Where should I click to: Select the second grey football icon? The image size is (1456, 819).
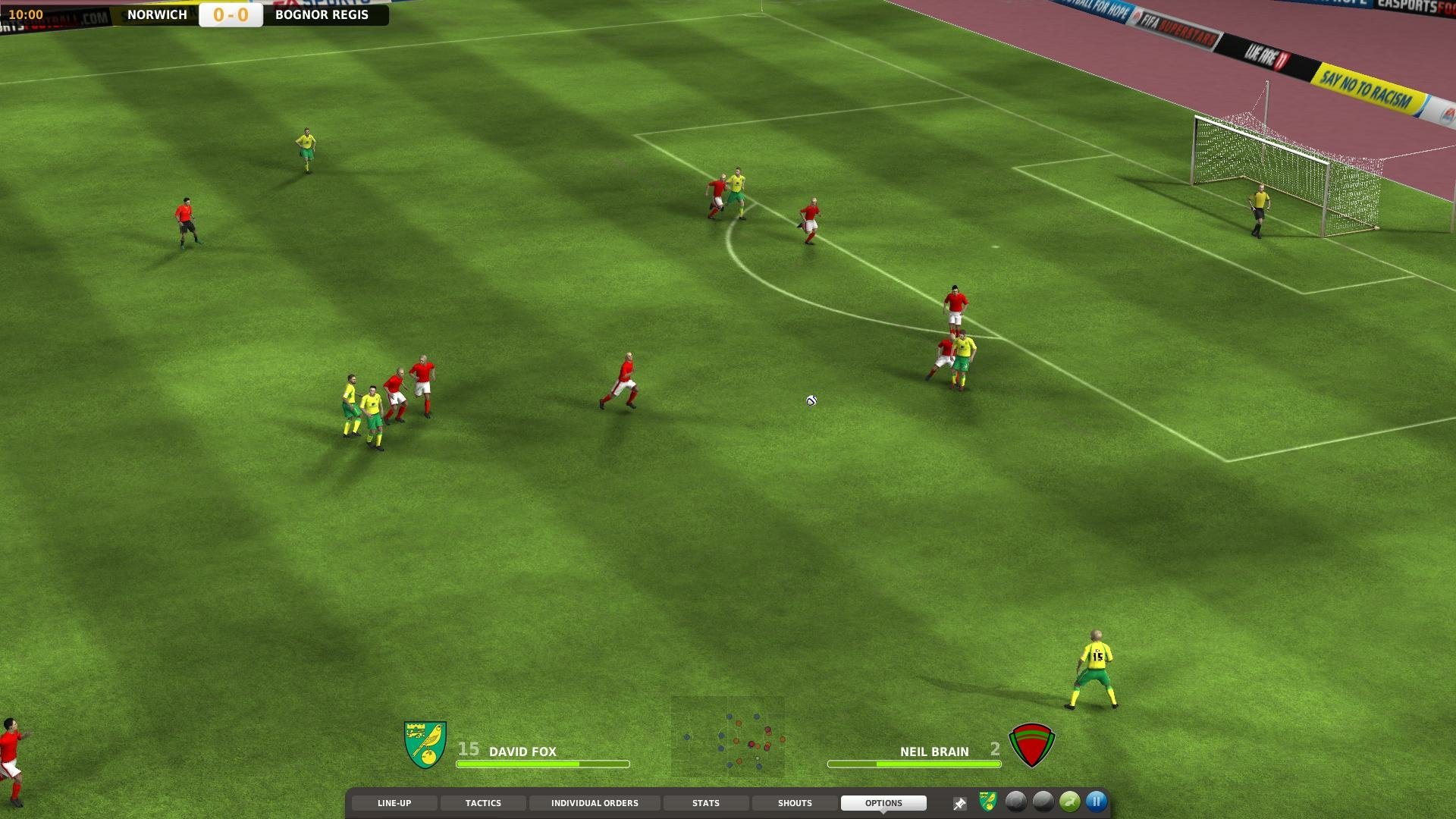click(1043, 802)
